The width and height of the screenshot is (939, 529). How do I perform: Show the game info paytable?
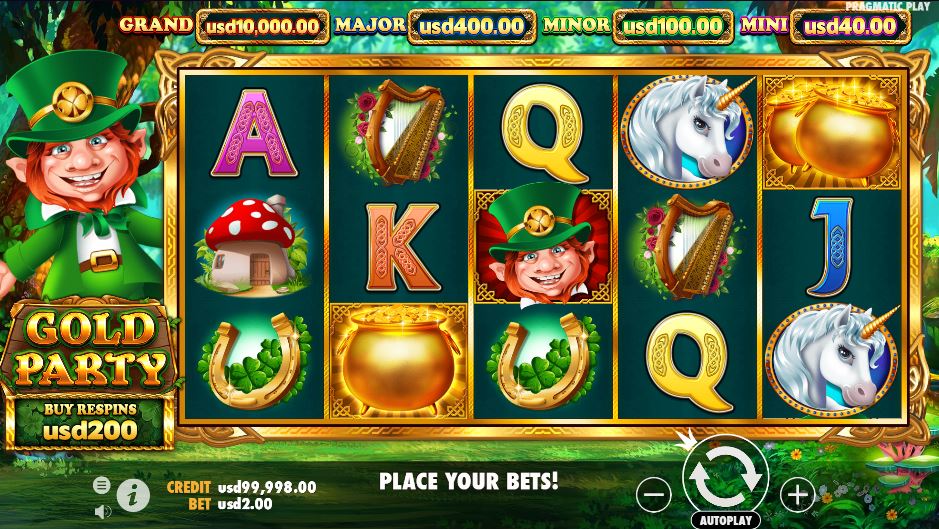click(130, 493)
